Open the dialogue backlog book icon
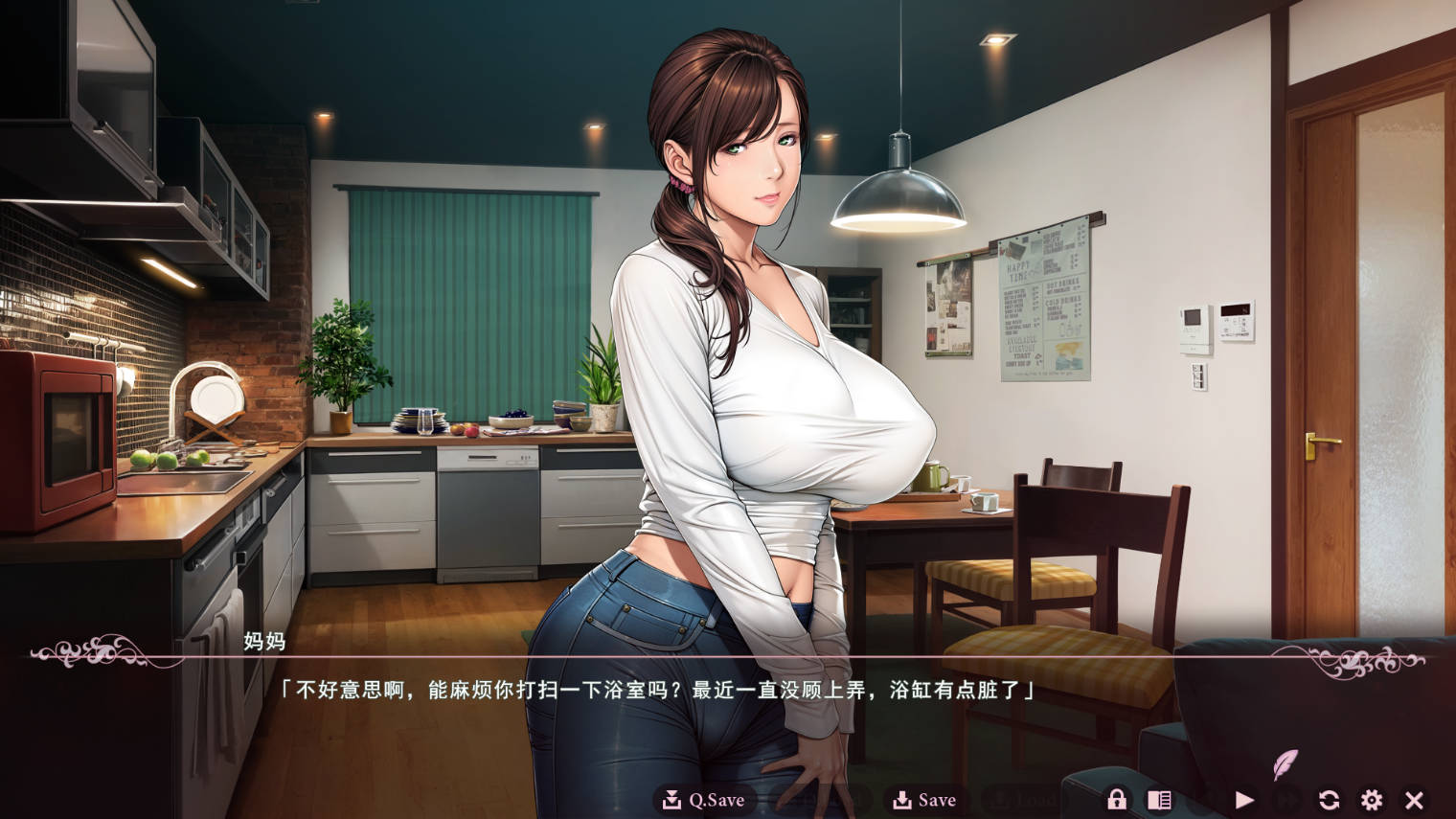The width and height of the screenshot is (1456, 819). (x=1160, y=798)
